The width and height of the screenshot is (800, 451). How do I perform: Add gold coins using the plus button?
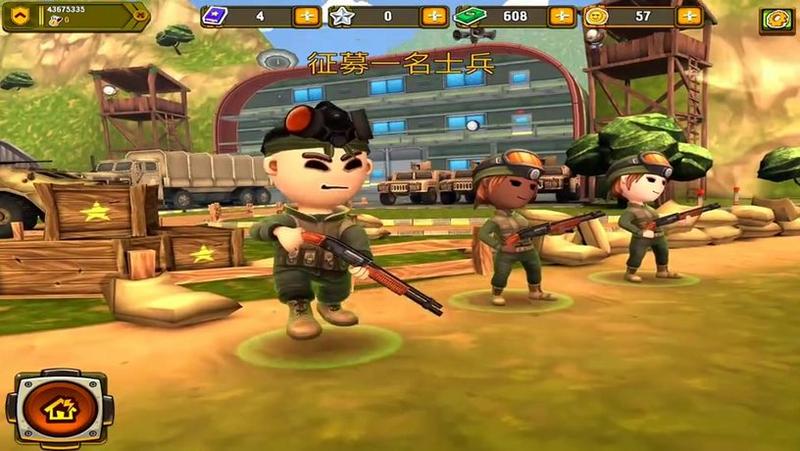coord(689,16)
